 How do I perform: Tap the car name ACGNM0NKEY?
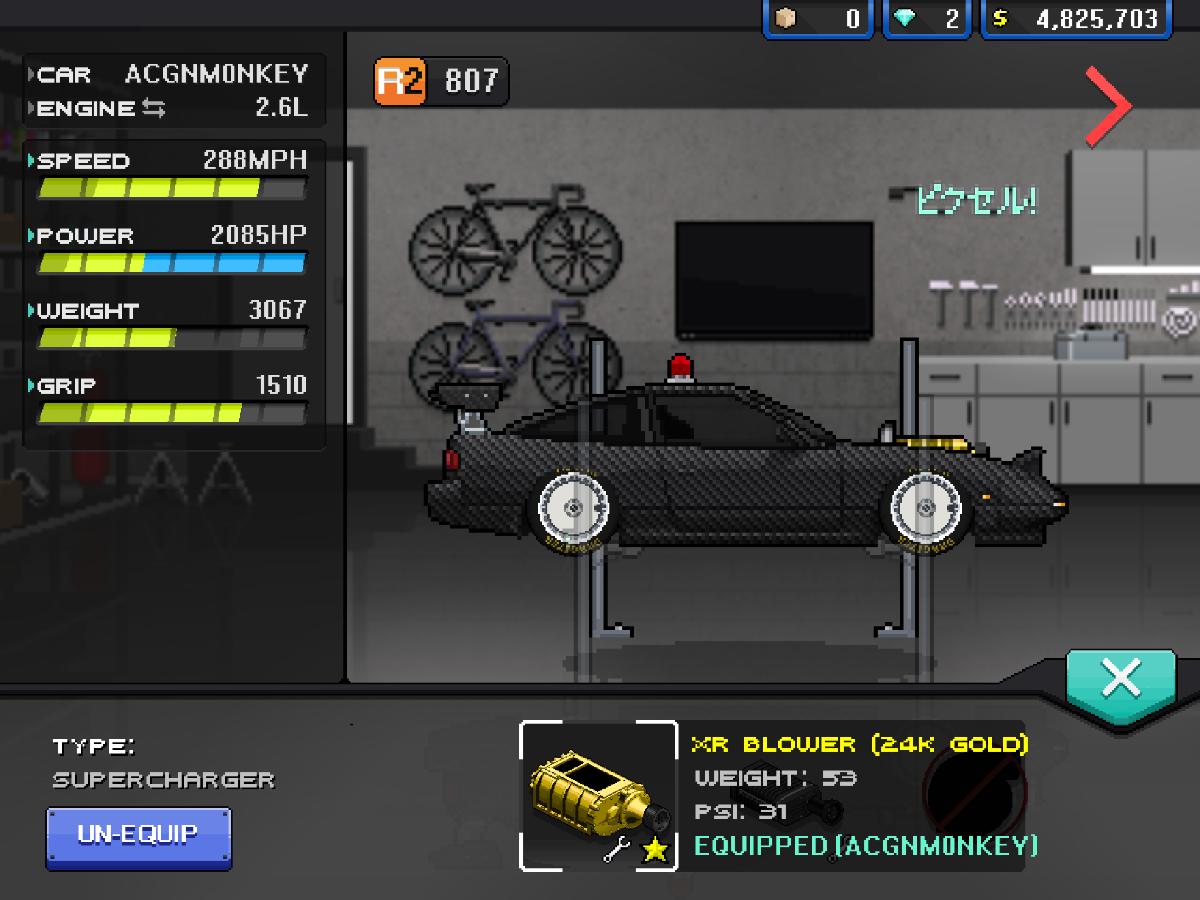tap(216, 74)
